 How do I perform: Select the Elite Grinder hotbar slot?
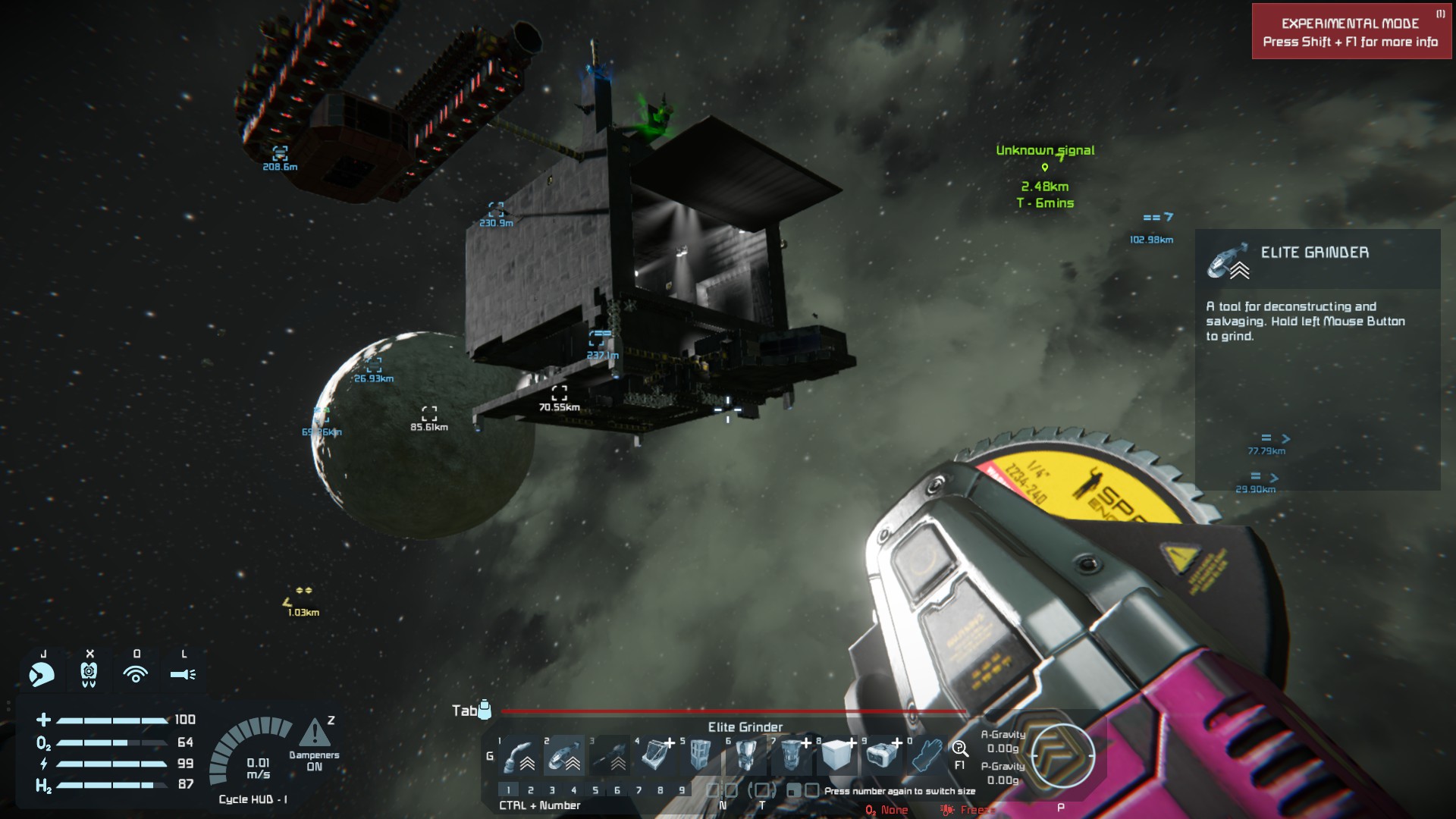pos(564,756)
